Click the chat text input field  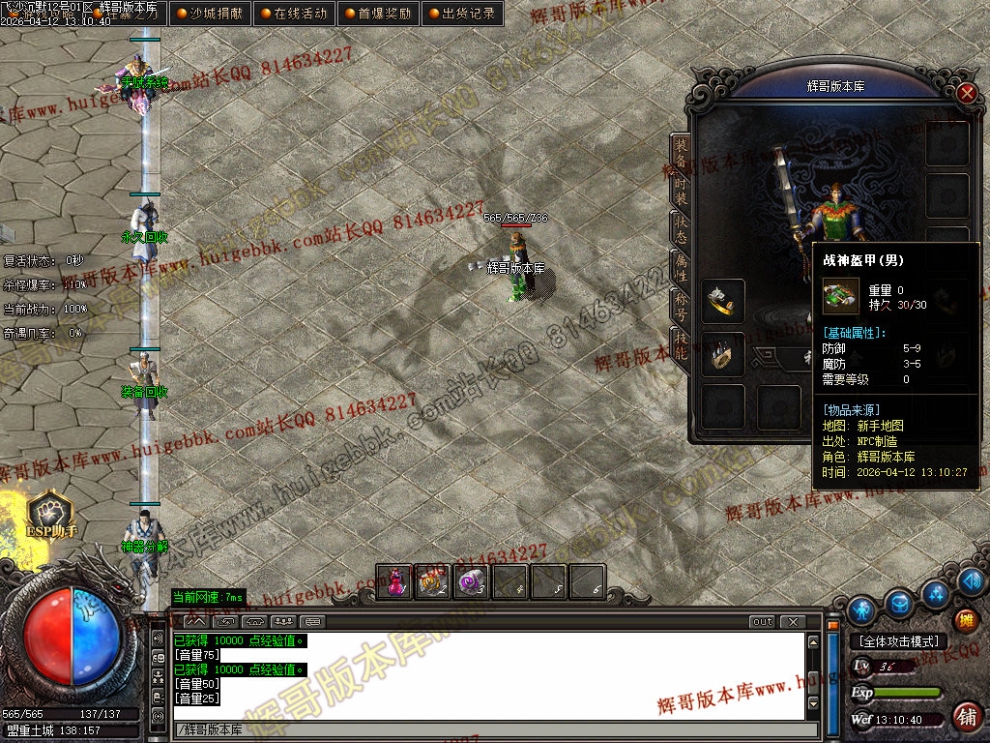490,729
